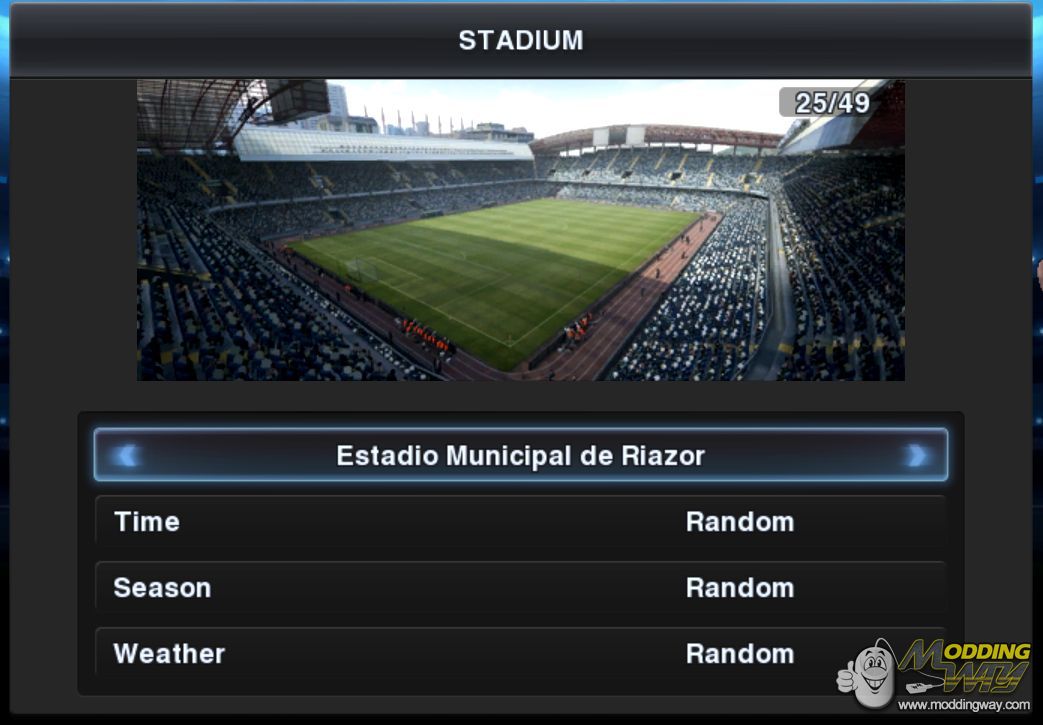Image resolution: width=1043 pixels, height=725 pixels.
Task: Click the stadium preview image
Action: coord(520,230)
